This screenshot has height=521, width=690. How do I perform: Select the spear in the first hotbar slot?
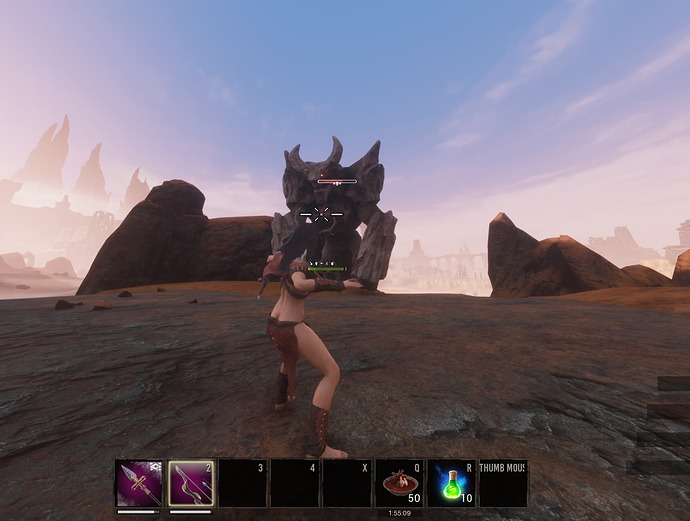[139, 484]
